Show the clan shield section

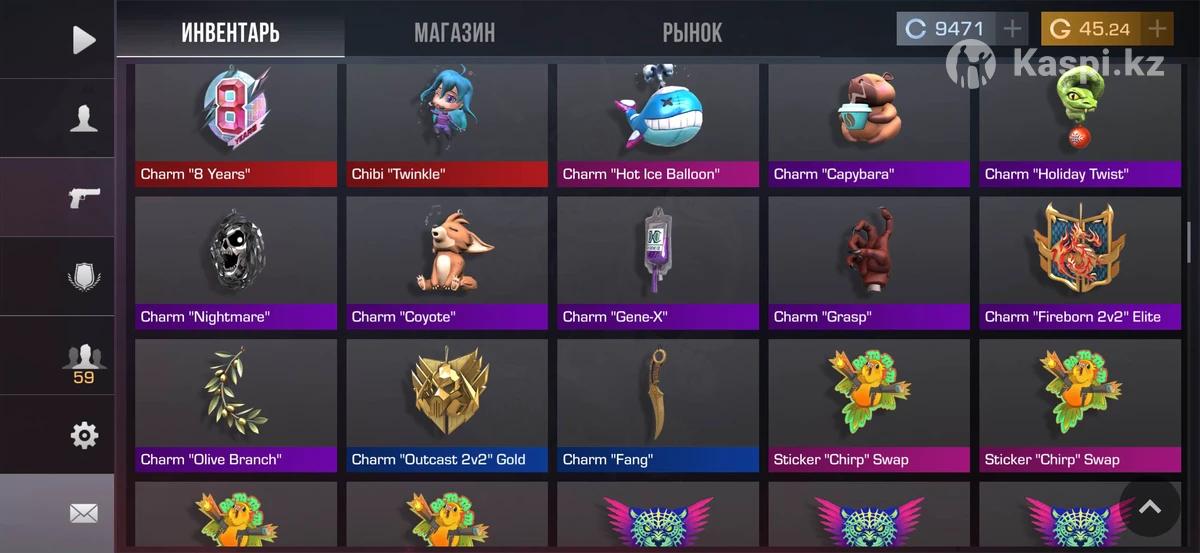84,276
